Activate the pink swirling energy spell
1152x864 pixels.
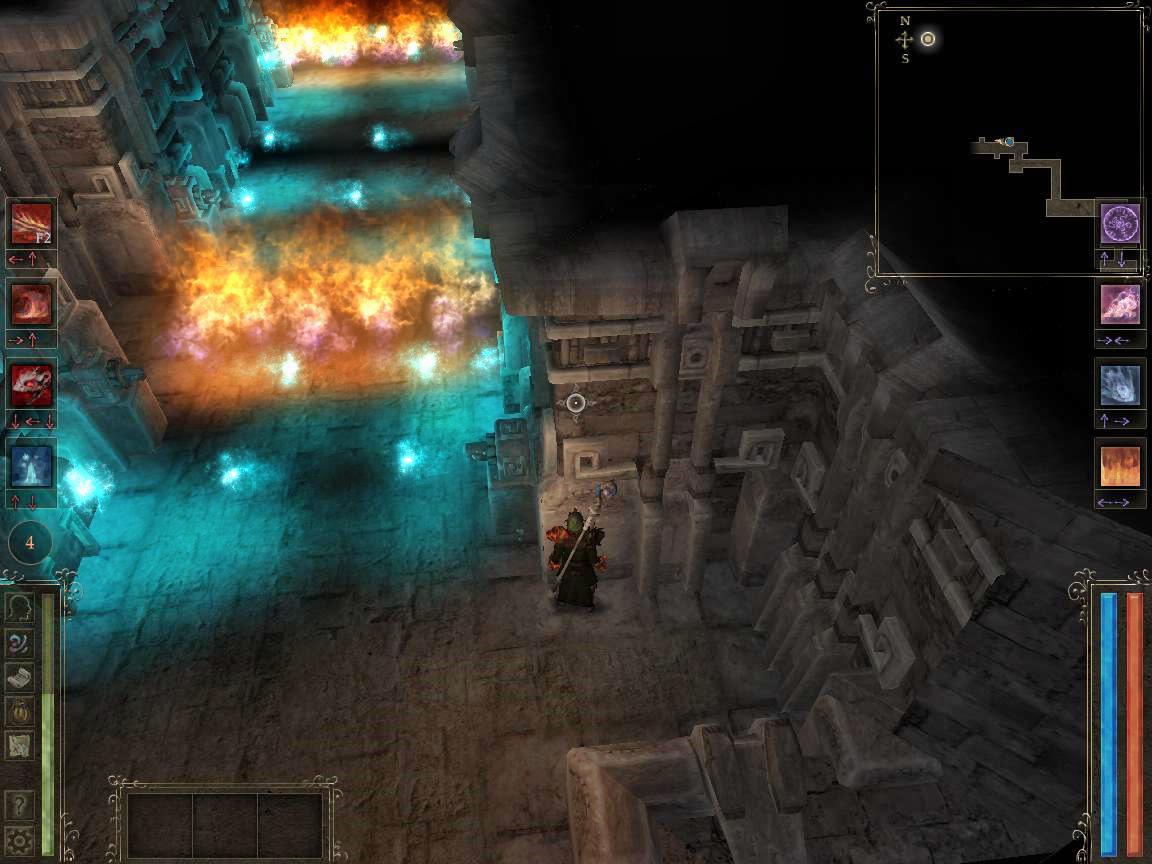pyautogui.click(x=1120, y=305)
